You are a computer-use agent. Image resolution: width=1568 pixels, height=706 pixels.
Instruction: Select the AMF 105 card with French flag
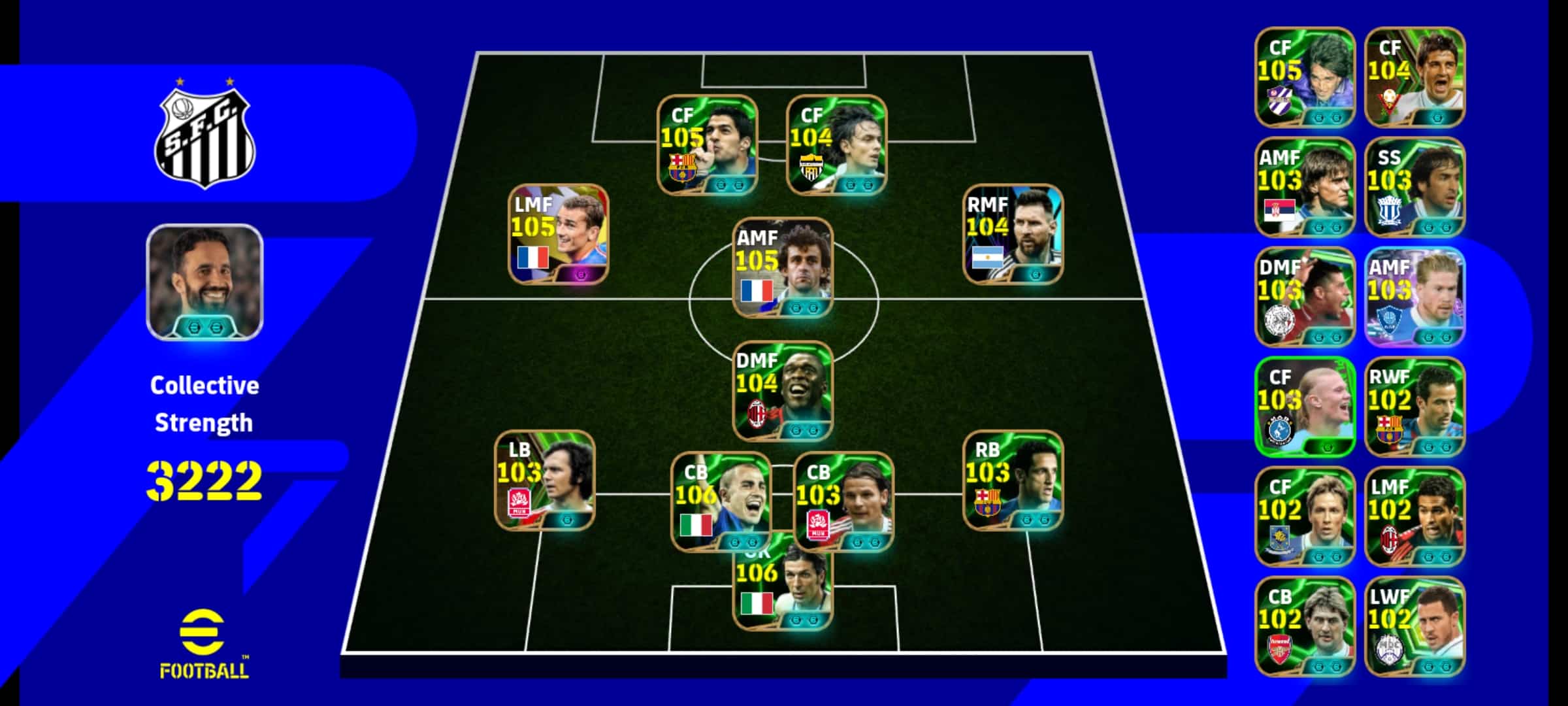783,268
